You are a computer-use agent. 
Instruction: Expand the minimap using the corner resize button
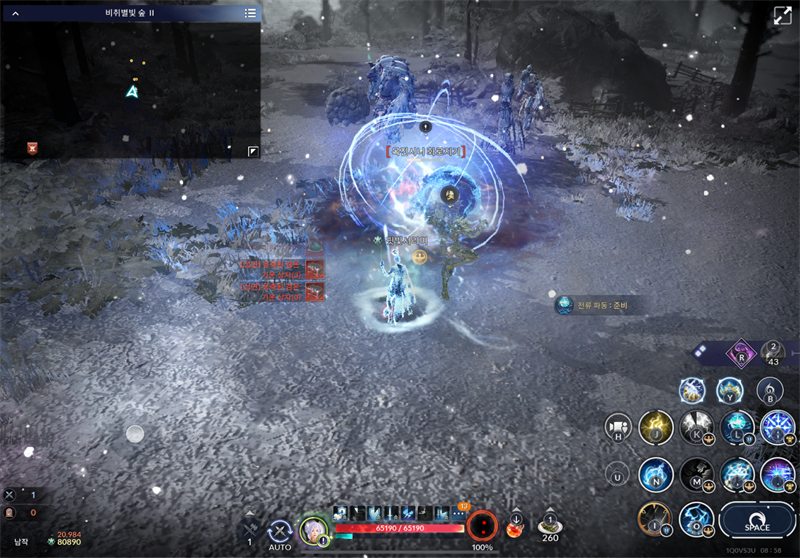[253, 151]
